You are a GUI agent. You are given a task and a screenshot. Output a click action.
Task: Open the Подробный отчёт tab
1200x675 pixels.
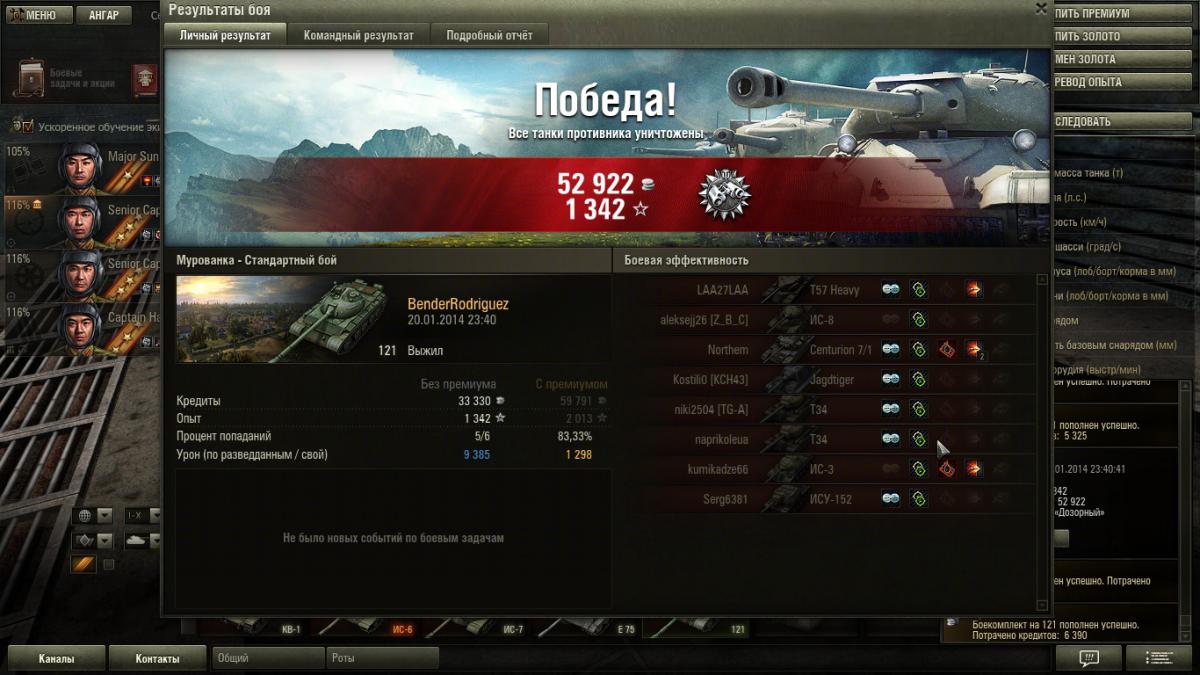[x=489, y=35]
